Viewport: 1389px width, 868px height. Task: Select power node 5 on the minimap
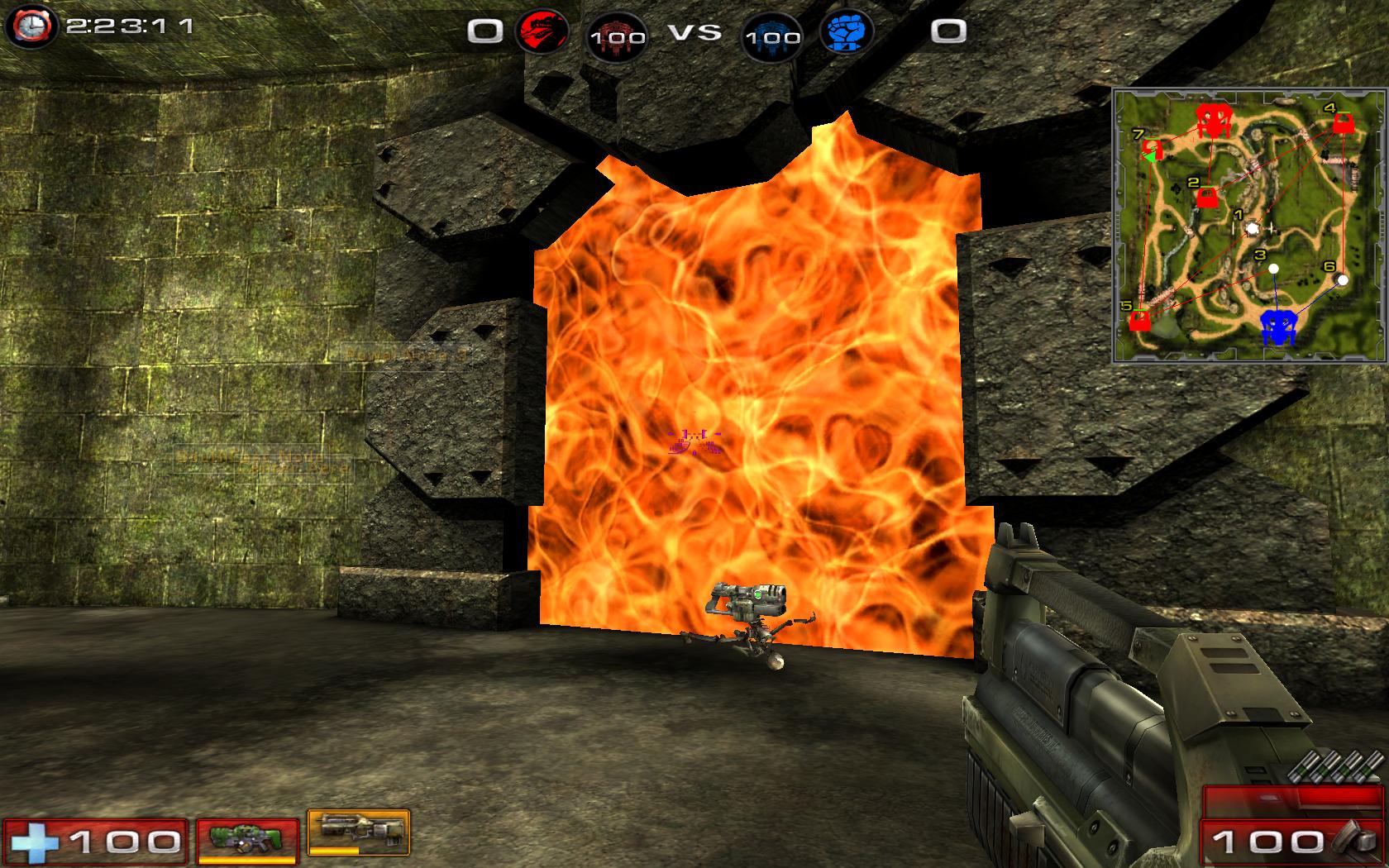point(1140,320)
